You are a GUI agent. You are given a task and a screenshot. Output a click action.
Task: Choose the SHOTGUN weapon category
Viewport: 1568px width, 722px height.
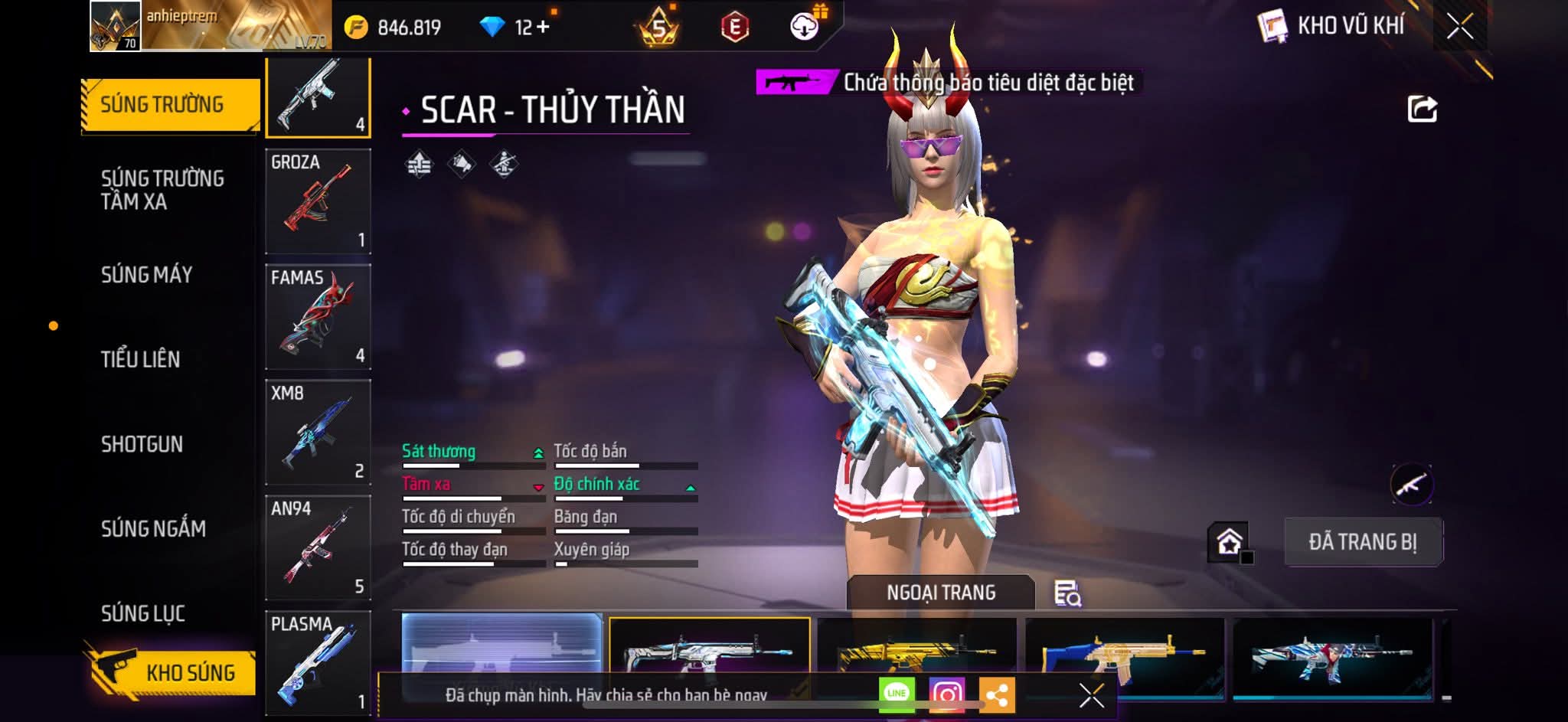pos(142,444)
